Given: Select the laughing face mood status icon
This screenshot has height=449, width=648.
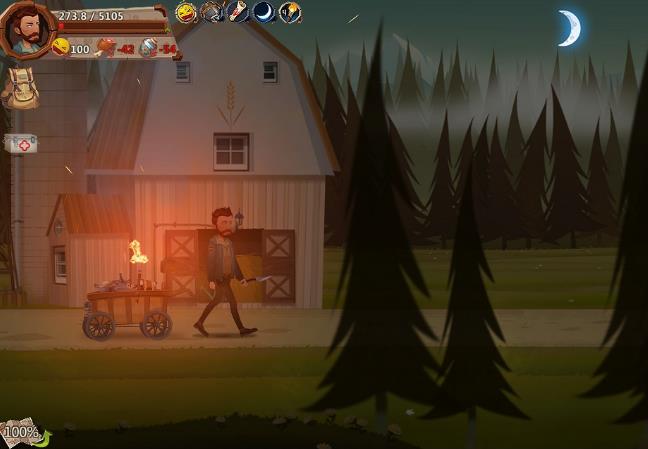Looking at the screenshot, I should (x=186, y=12).
